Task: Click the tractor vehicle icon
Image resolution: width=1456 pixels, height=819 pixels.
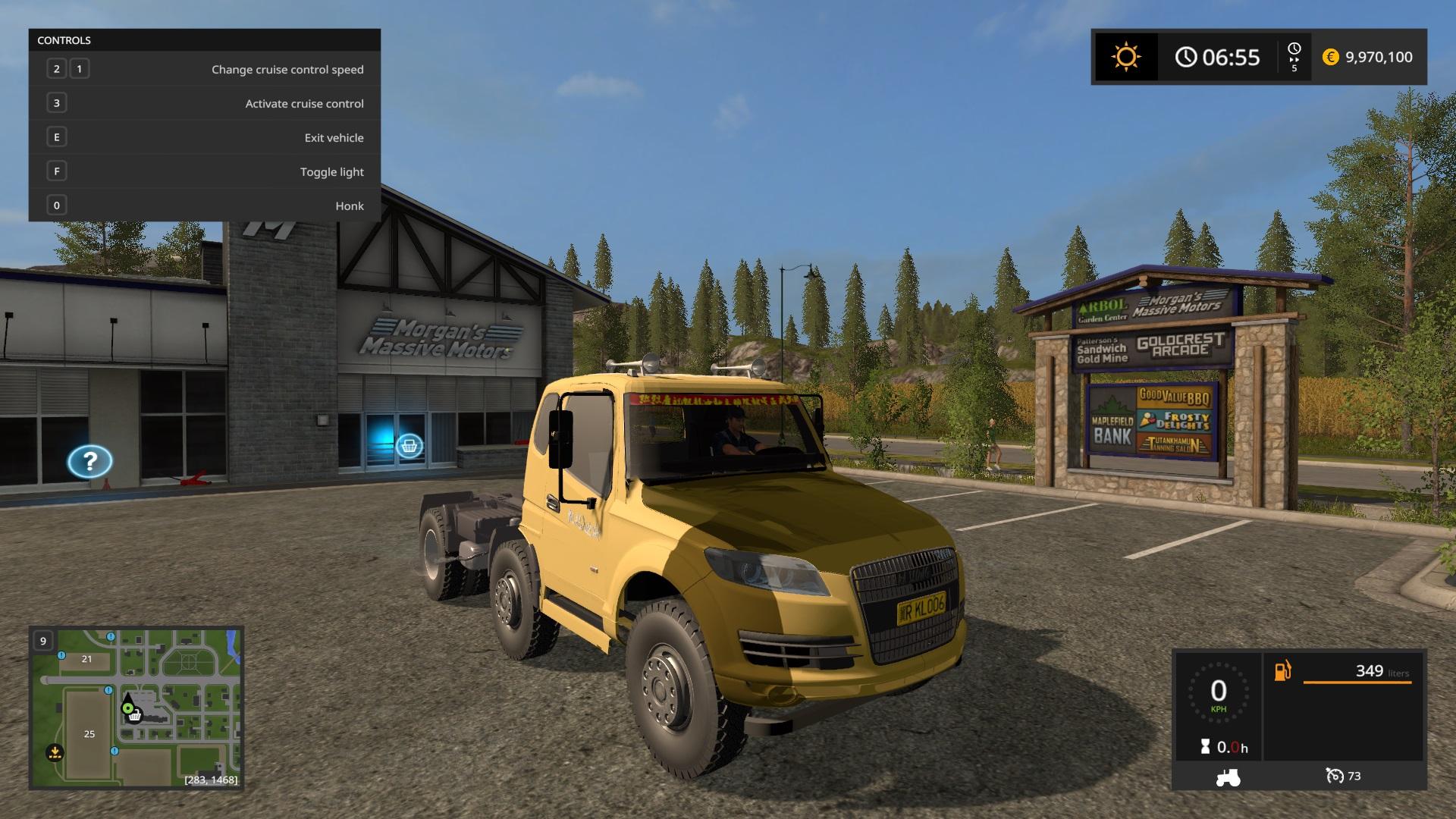Action: point(1228,777)
